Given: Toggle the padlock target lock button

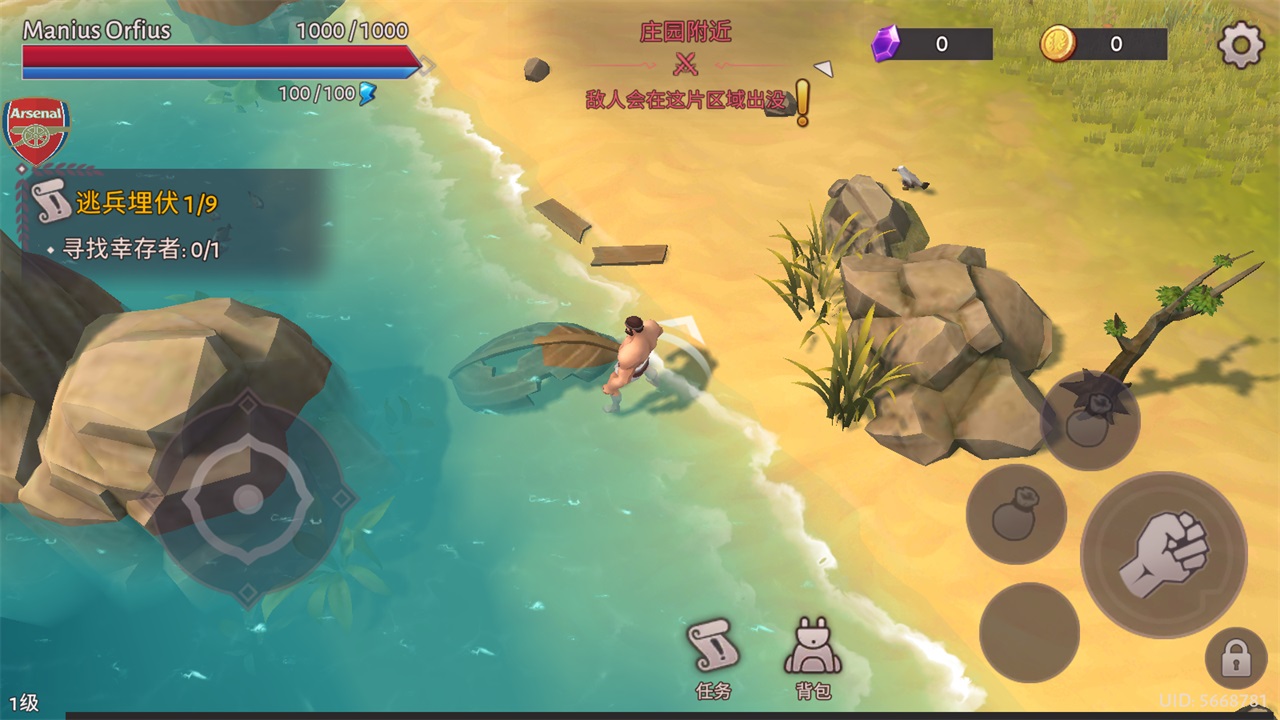Looking at the screenshot, I should (x=1236, y=659).
